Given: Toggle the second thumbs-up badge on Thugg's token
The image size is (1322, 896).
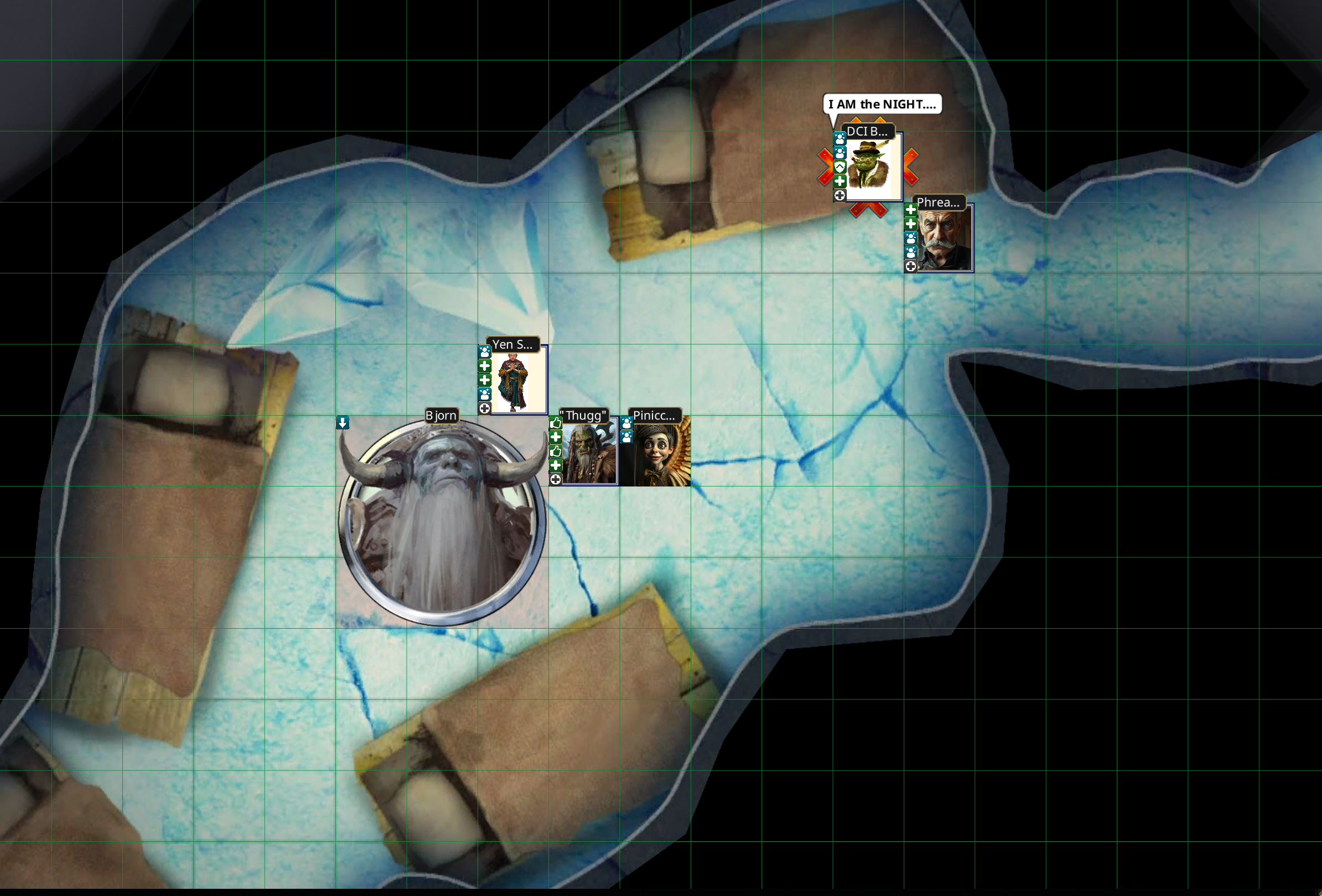Looking at the screenshot, I should point(556,451).
